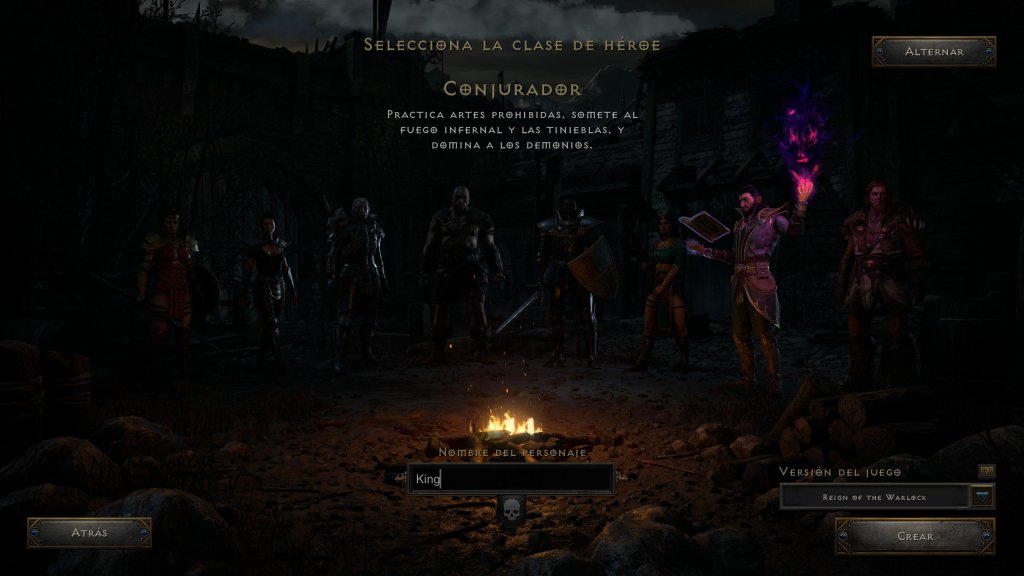Go back with the Atrás button
This screenshot has width=1024, height=576.
click(x=89, y=533)
